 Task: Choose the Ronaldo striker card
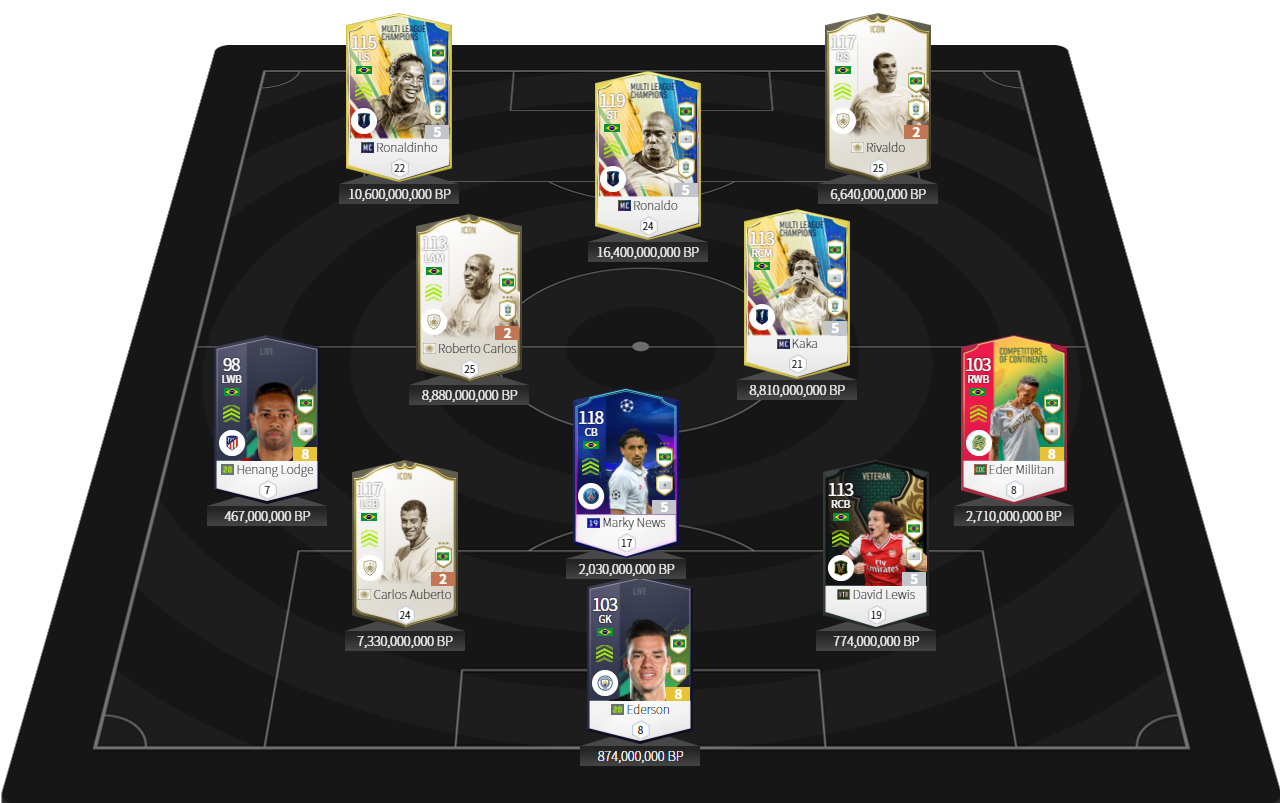pyautogui.click(x=647, y=145)
